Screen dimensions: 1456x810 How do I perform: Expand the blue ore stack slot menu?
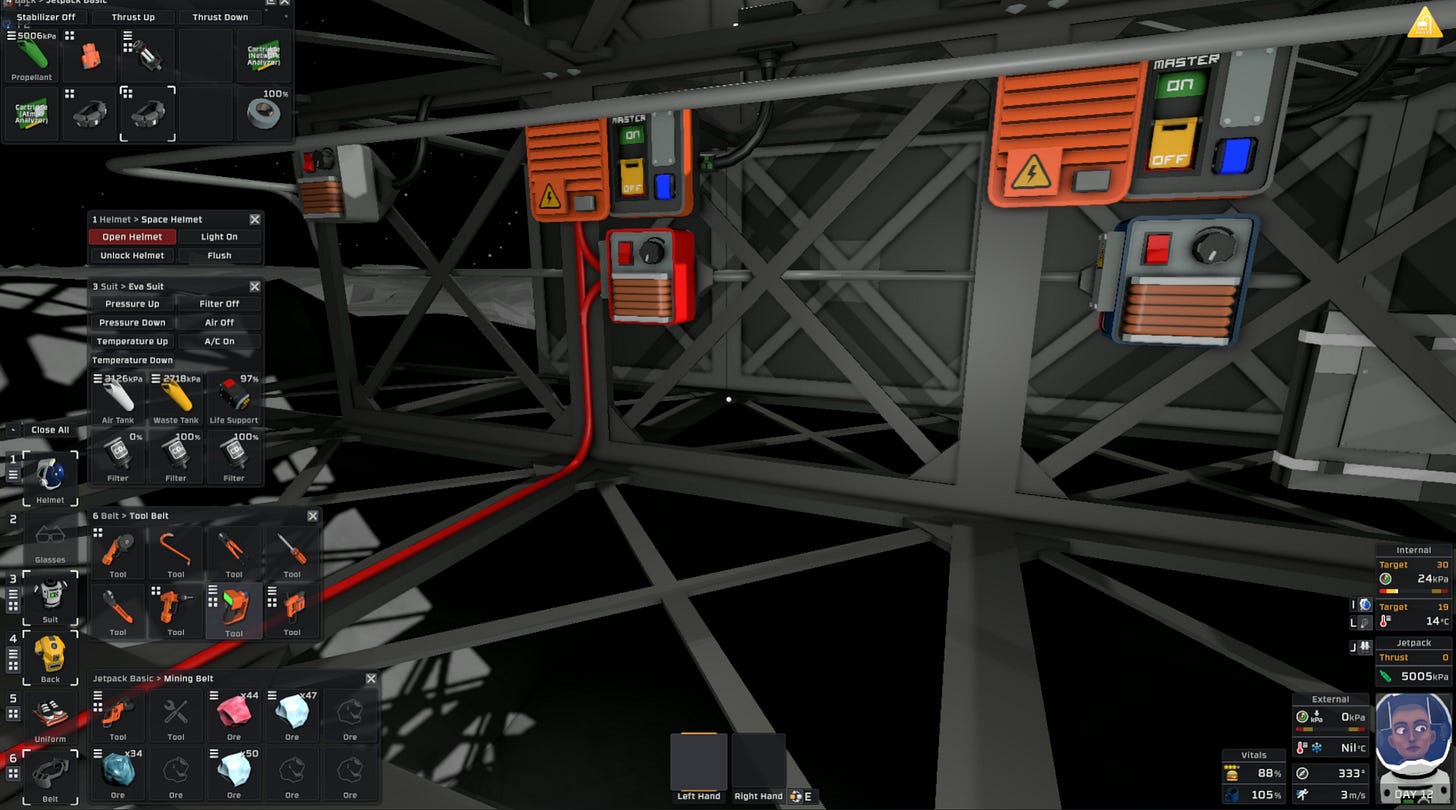tap(99, 753)
